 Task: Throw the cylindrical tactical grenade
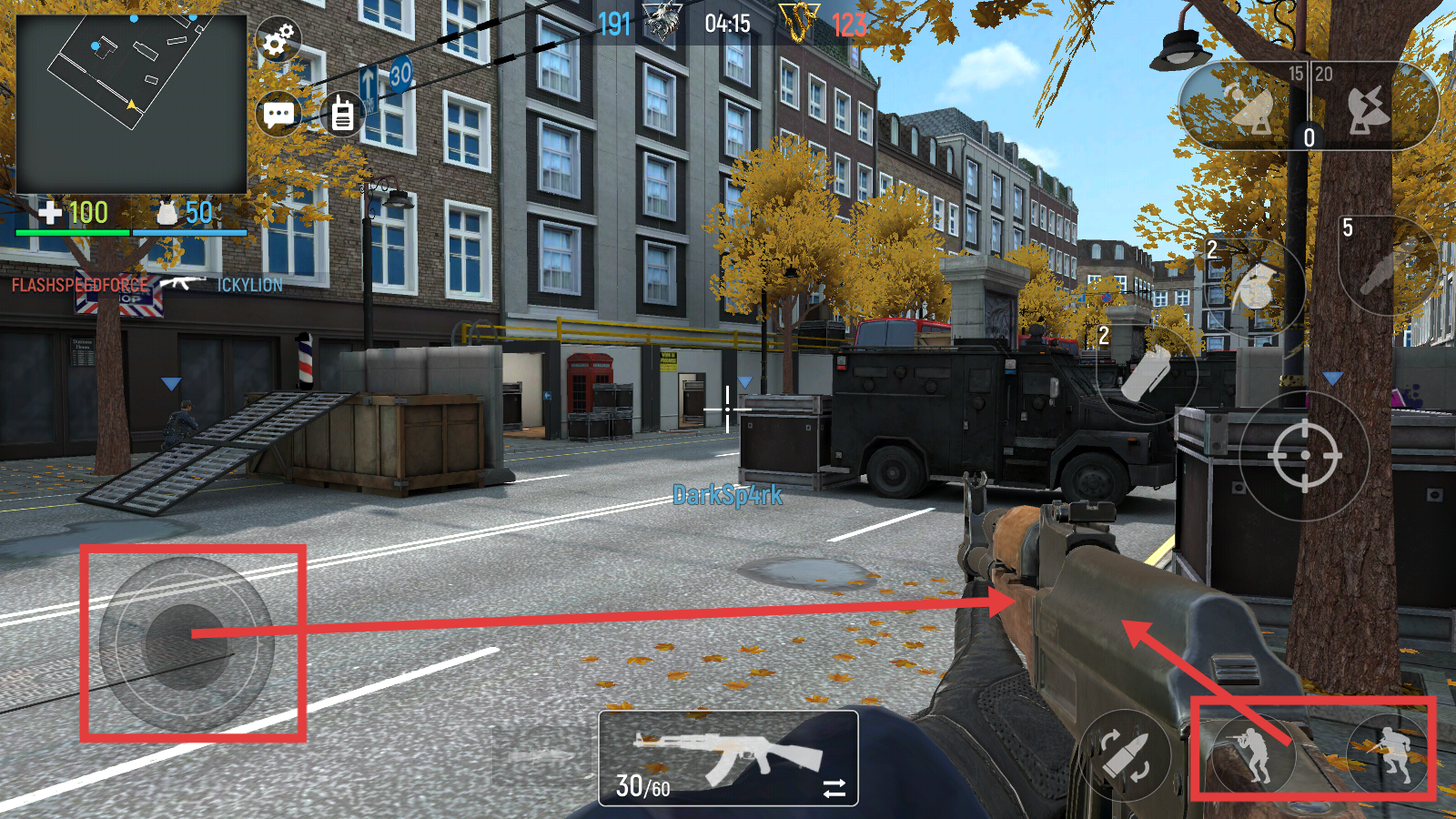pyautogui.click(x=1147, y=374)
